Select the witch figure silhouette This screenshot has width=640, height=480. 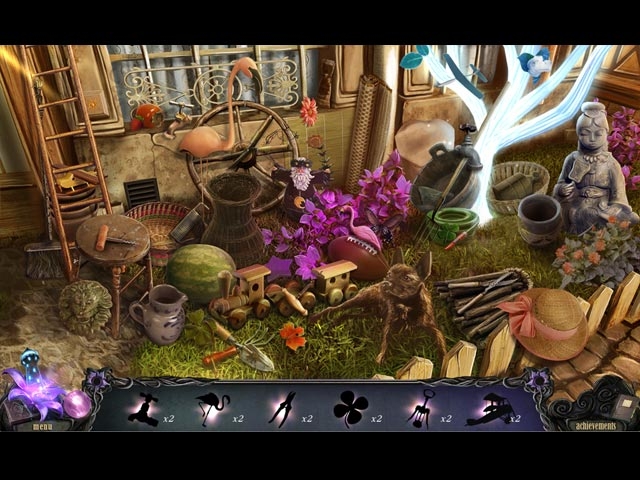tap(143, 408)
